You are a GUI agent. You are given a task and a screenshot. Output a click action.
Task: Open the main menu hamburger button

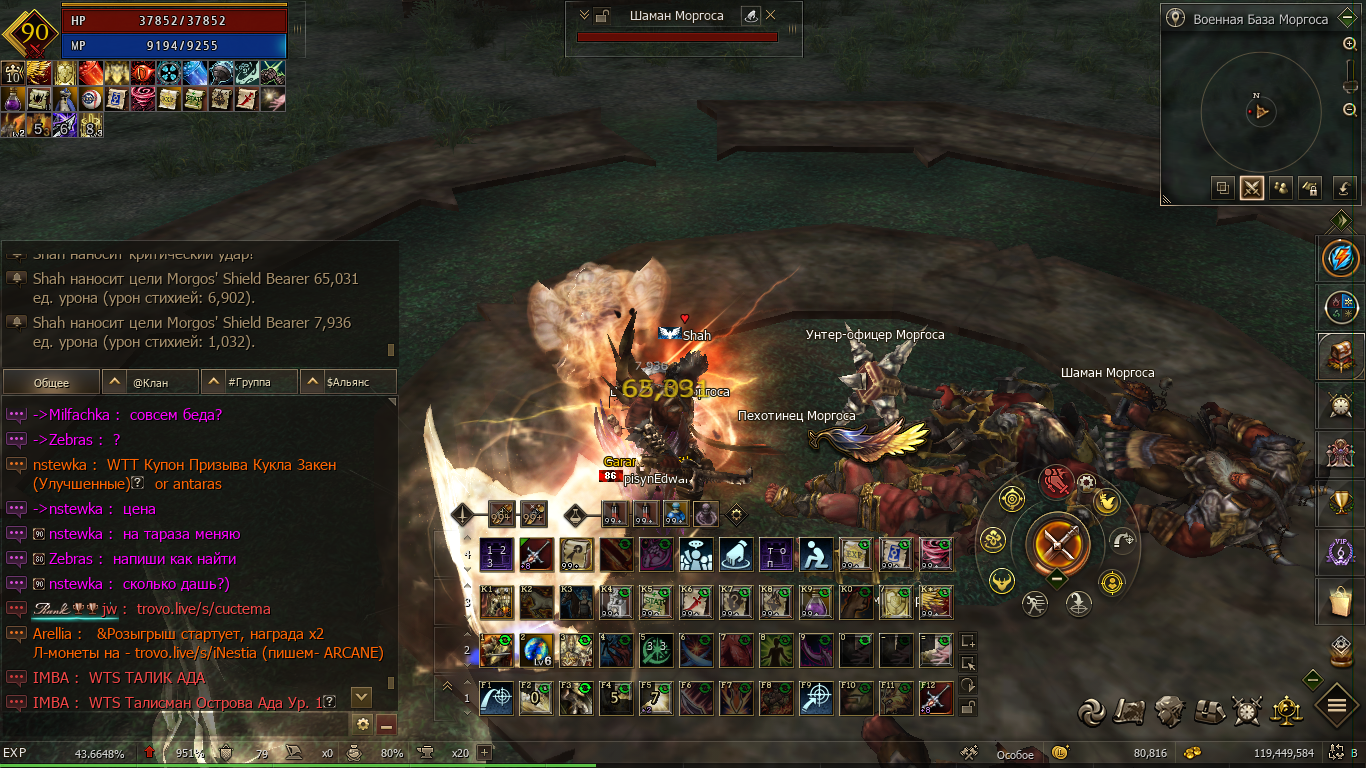tap(1337, 706)
